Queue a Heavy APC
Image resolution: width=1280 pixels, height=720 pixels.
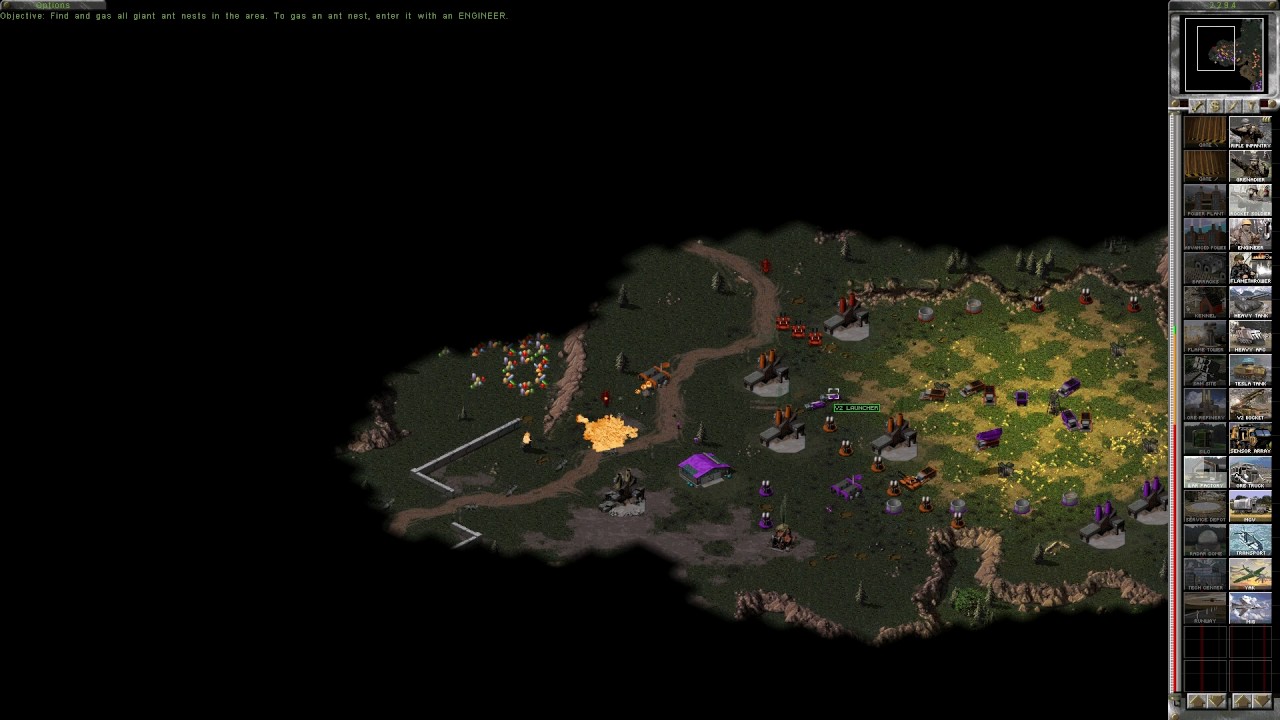pos(1250,336)
